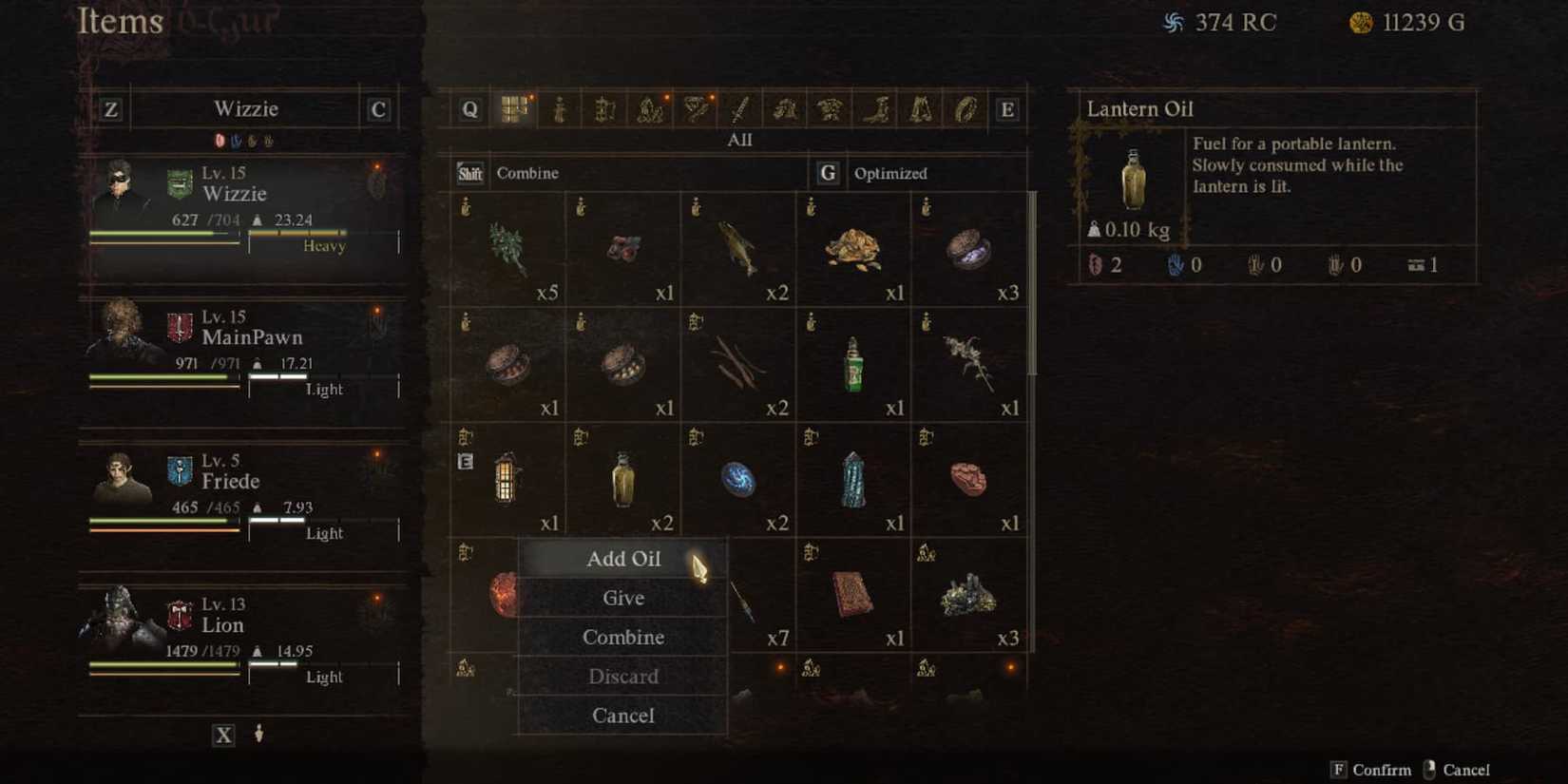The height and width of the screenshot is (784, 1568).
Task: Select Give in the context menu
Action: [623, 598]
